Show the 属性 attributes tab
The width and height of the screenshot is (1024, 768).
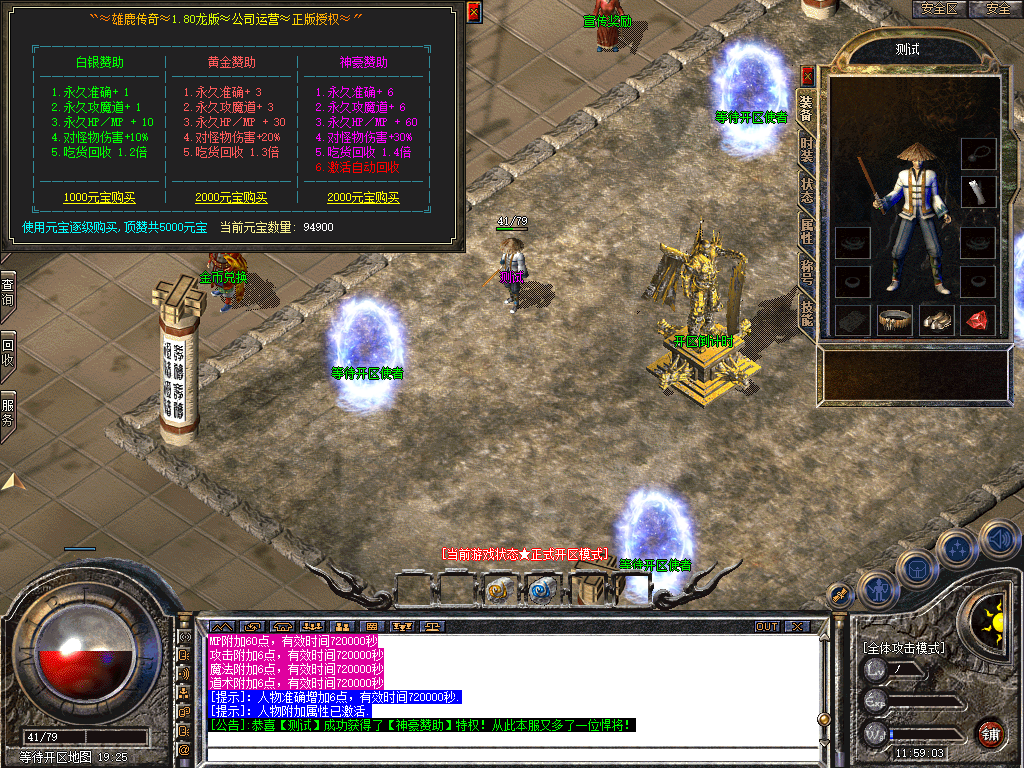(x=807, y=232)
